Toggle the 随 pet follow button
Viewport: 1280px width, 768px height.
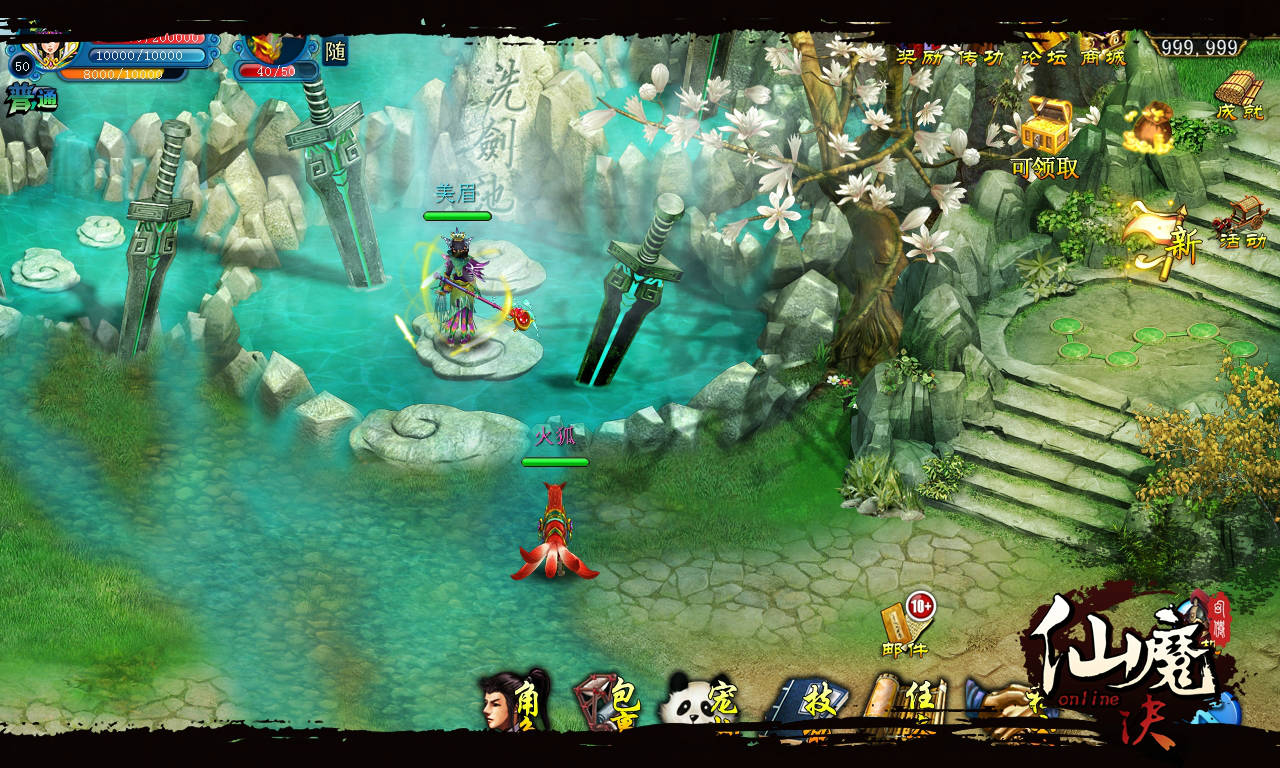tap(335, 51)
